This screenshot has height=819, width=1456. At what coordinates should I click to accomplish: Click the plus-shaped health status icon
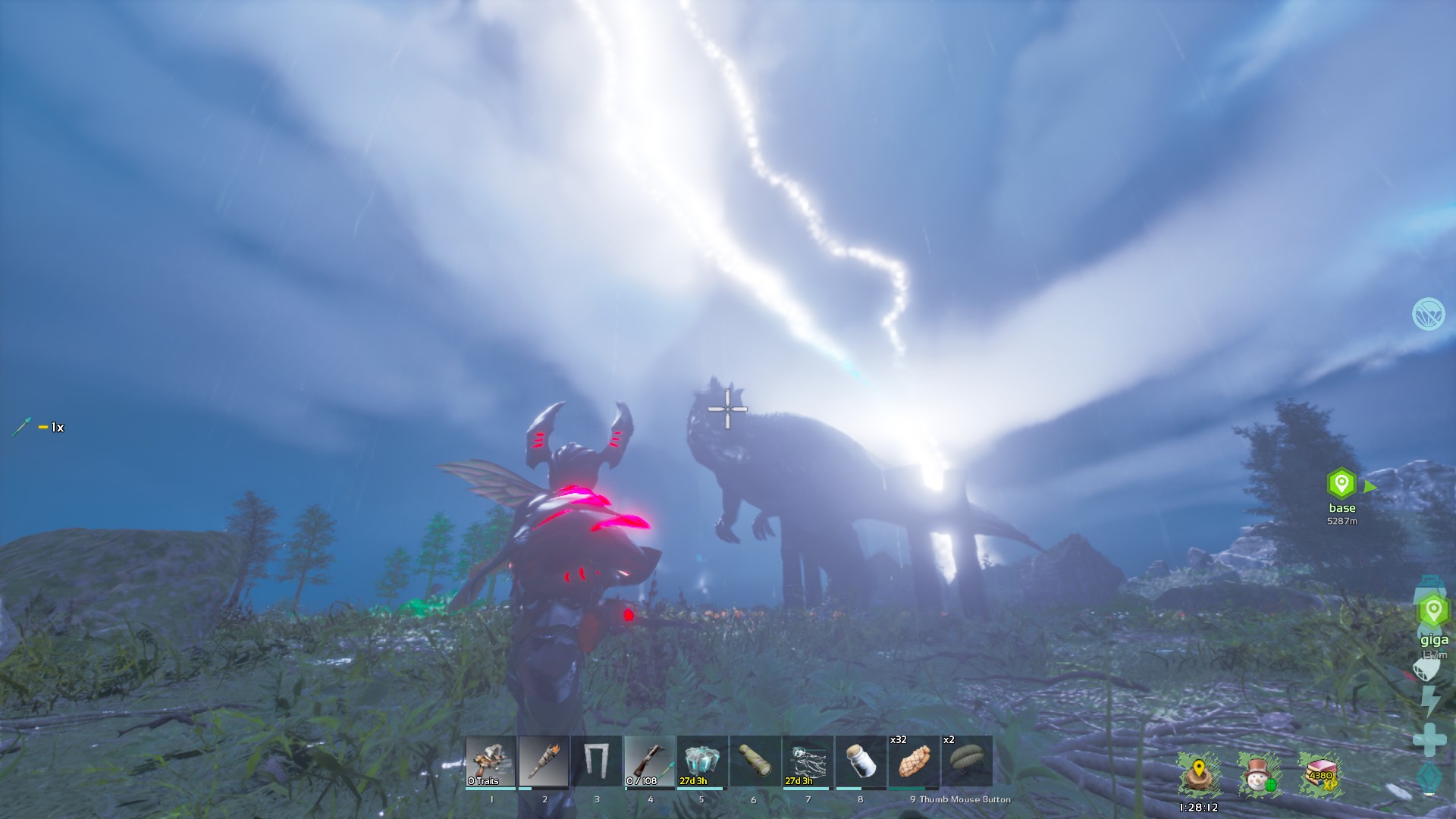coord(1429,739)
